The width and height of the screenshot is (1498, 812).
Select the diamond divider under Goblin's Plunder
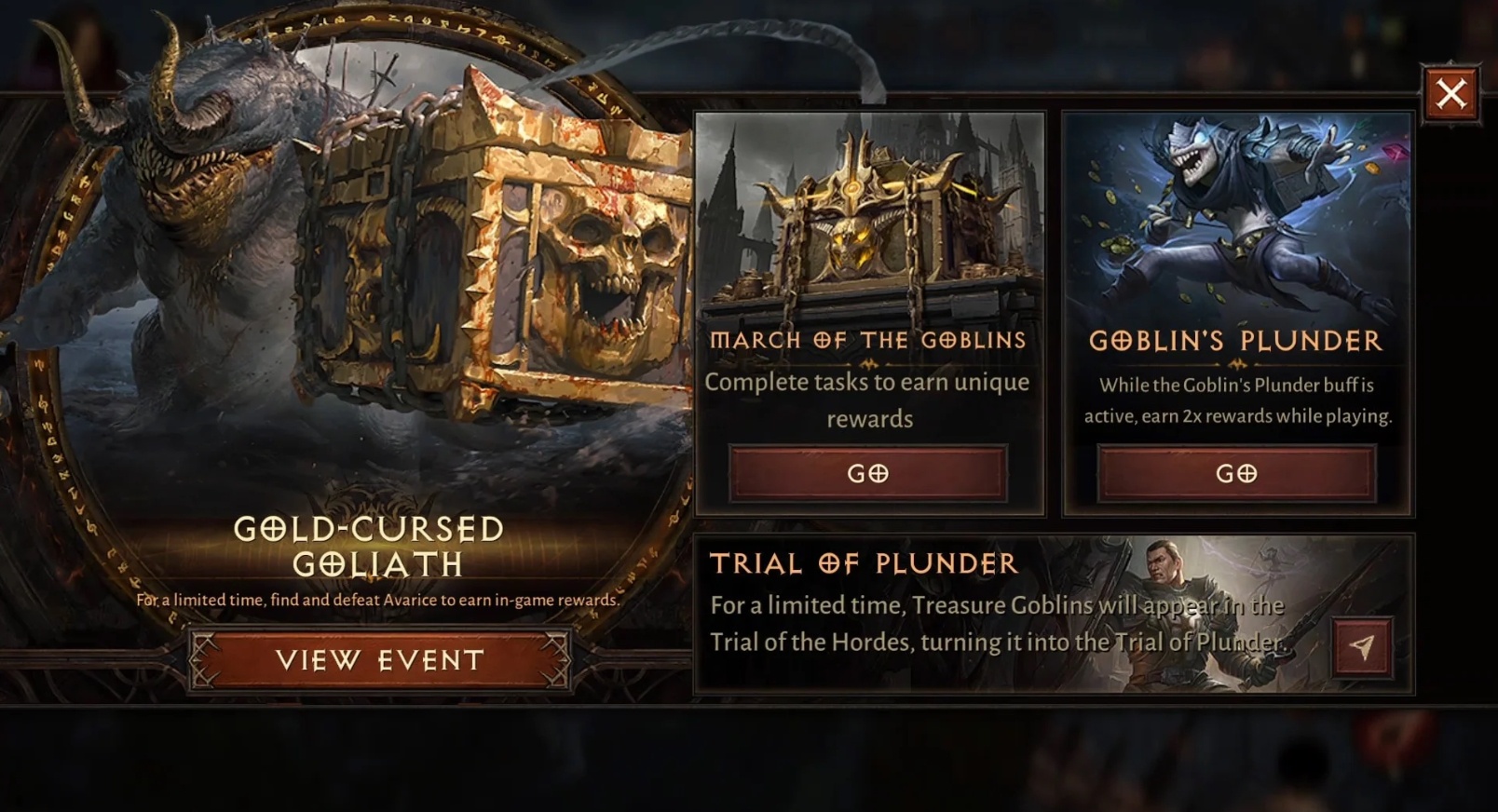click(x=1234, y=363)
